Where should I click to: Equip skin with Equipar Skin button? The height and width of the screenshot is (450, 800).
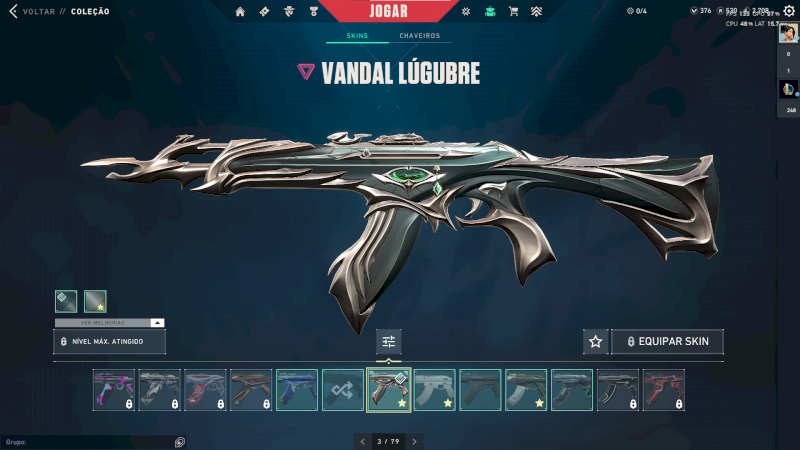667,342
